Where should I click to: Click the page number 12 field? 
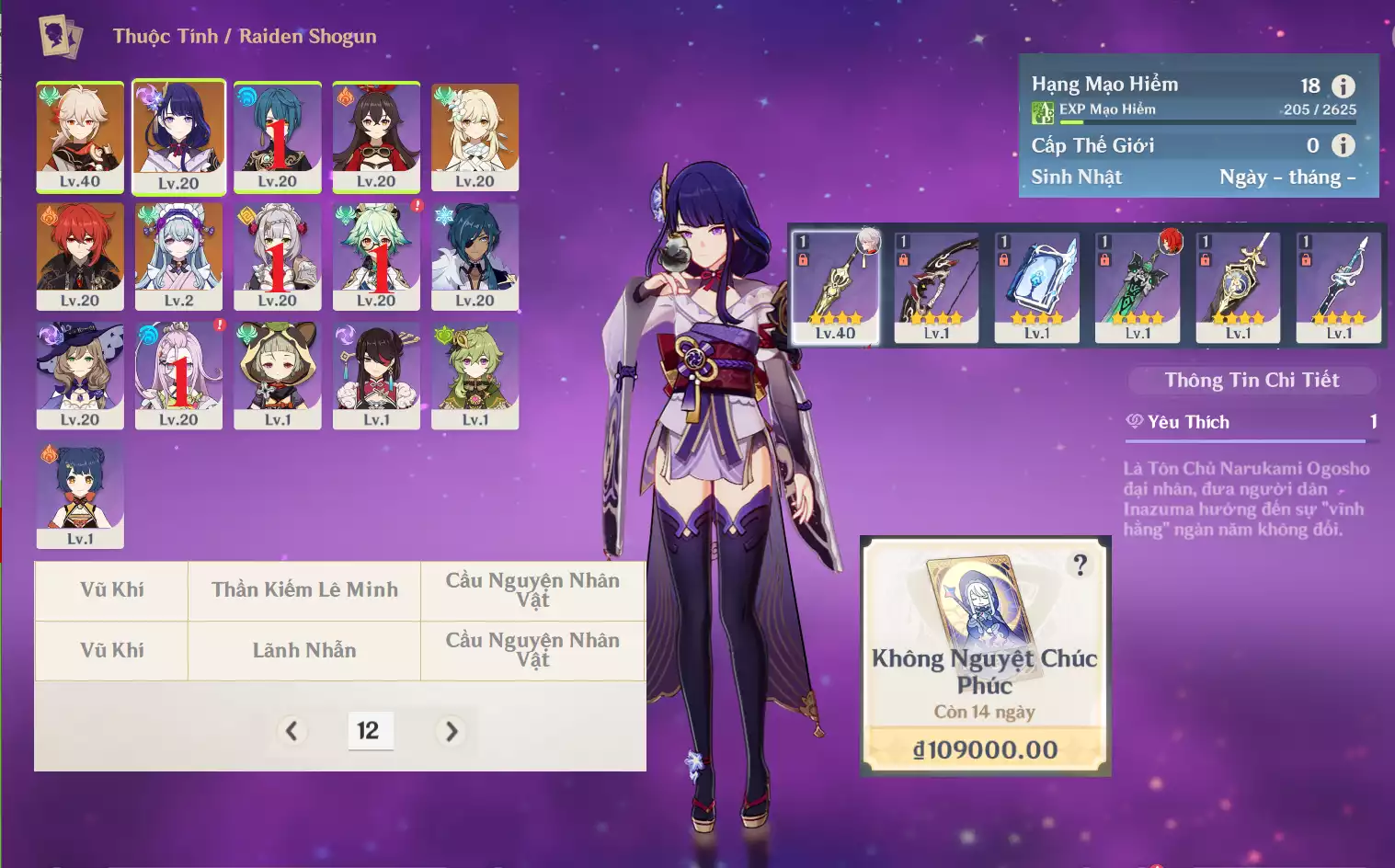coord(369,731)
